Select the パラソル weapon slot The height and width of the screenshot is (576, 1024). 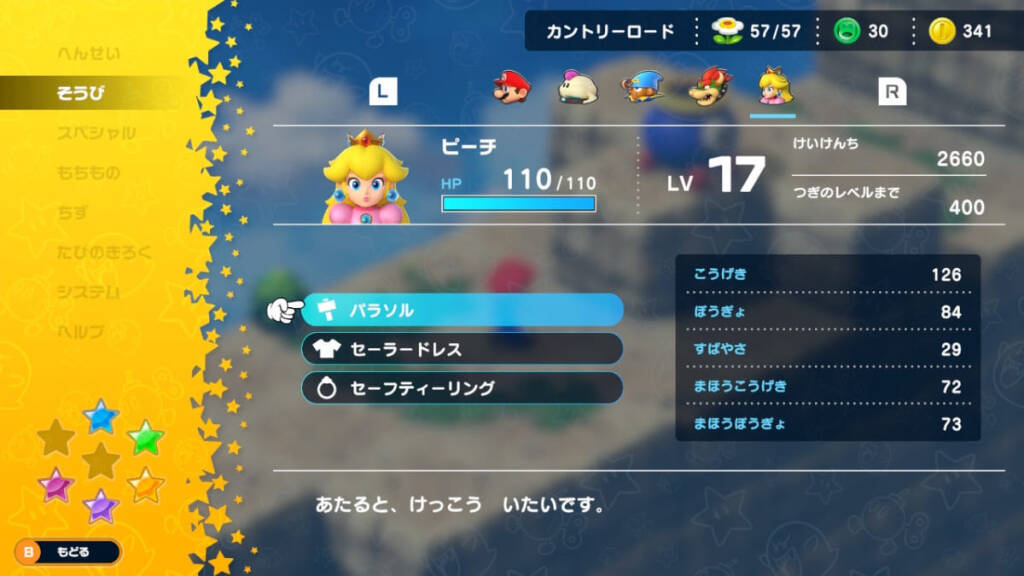point(462,310)
